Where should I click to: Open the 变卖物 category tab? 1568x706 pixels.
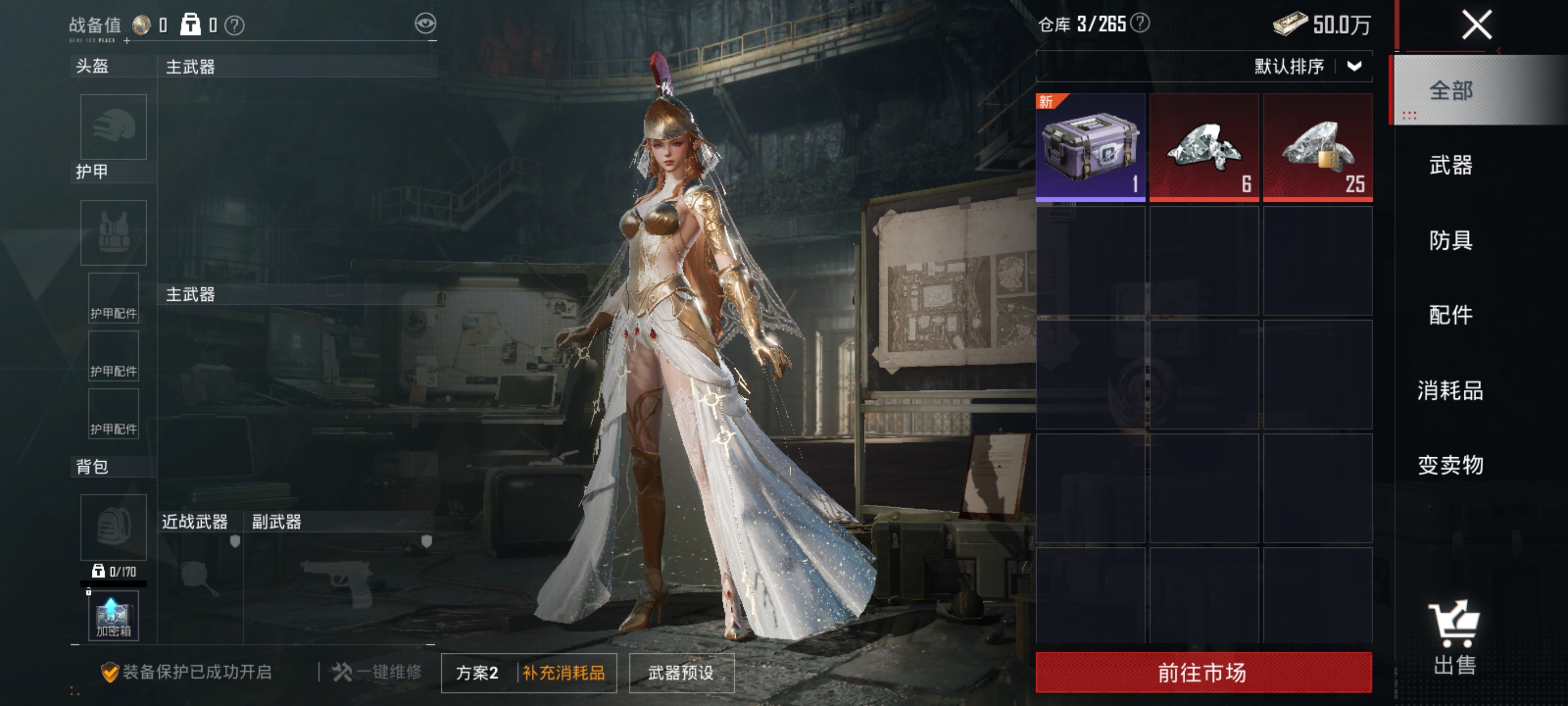click(1450, 465)
